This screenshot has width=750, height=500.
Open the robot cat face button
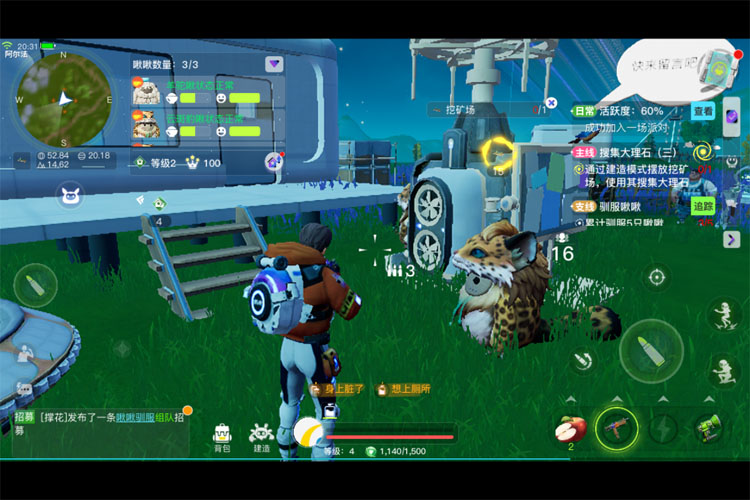click(70, 195)
